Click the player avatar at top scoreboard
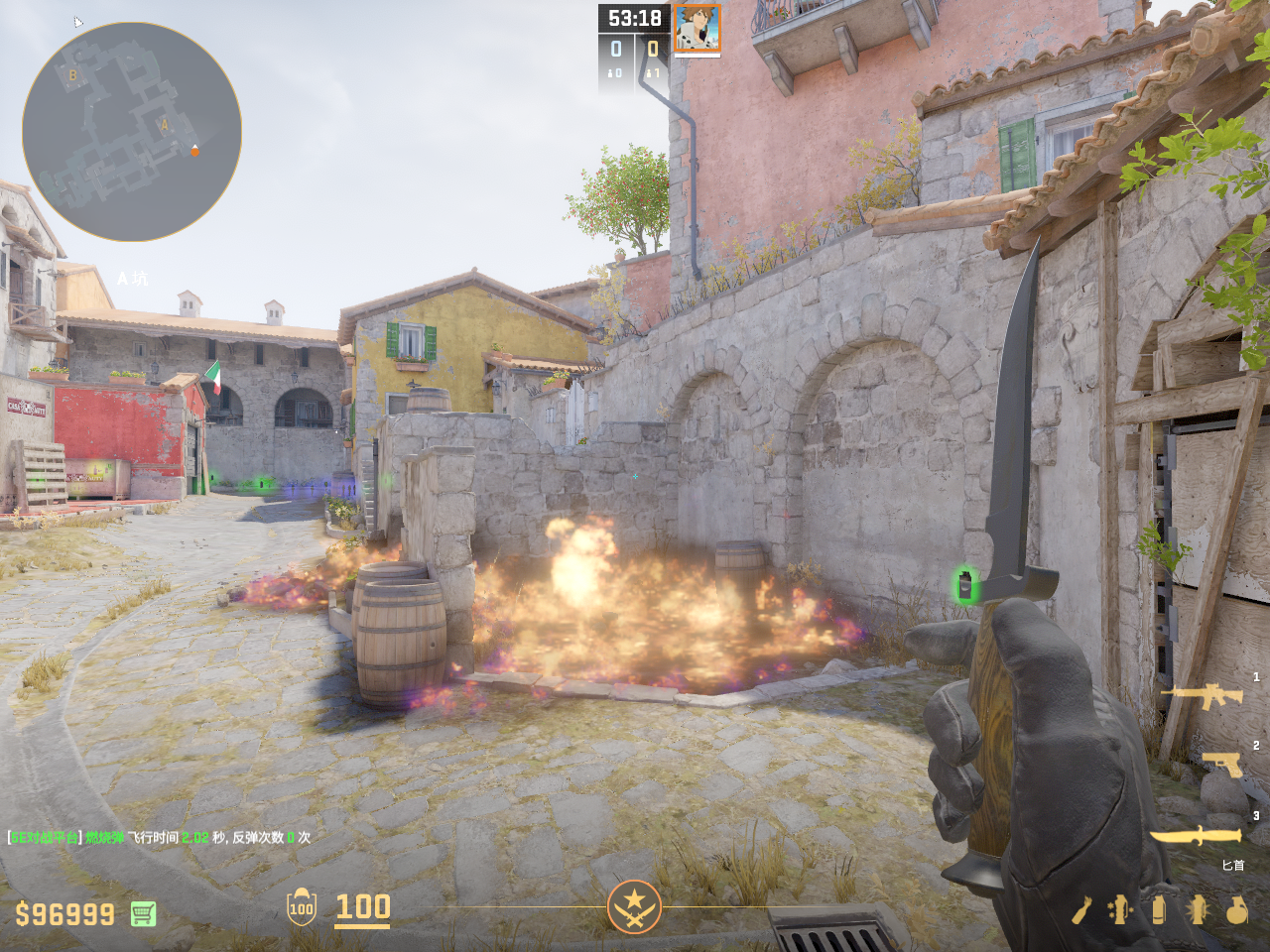 point(697,28)
